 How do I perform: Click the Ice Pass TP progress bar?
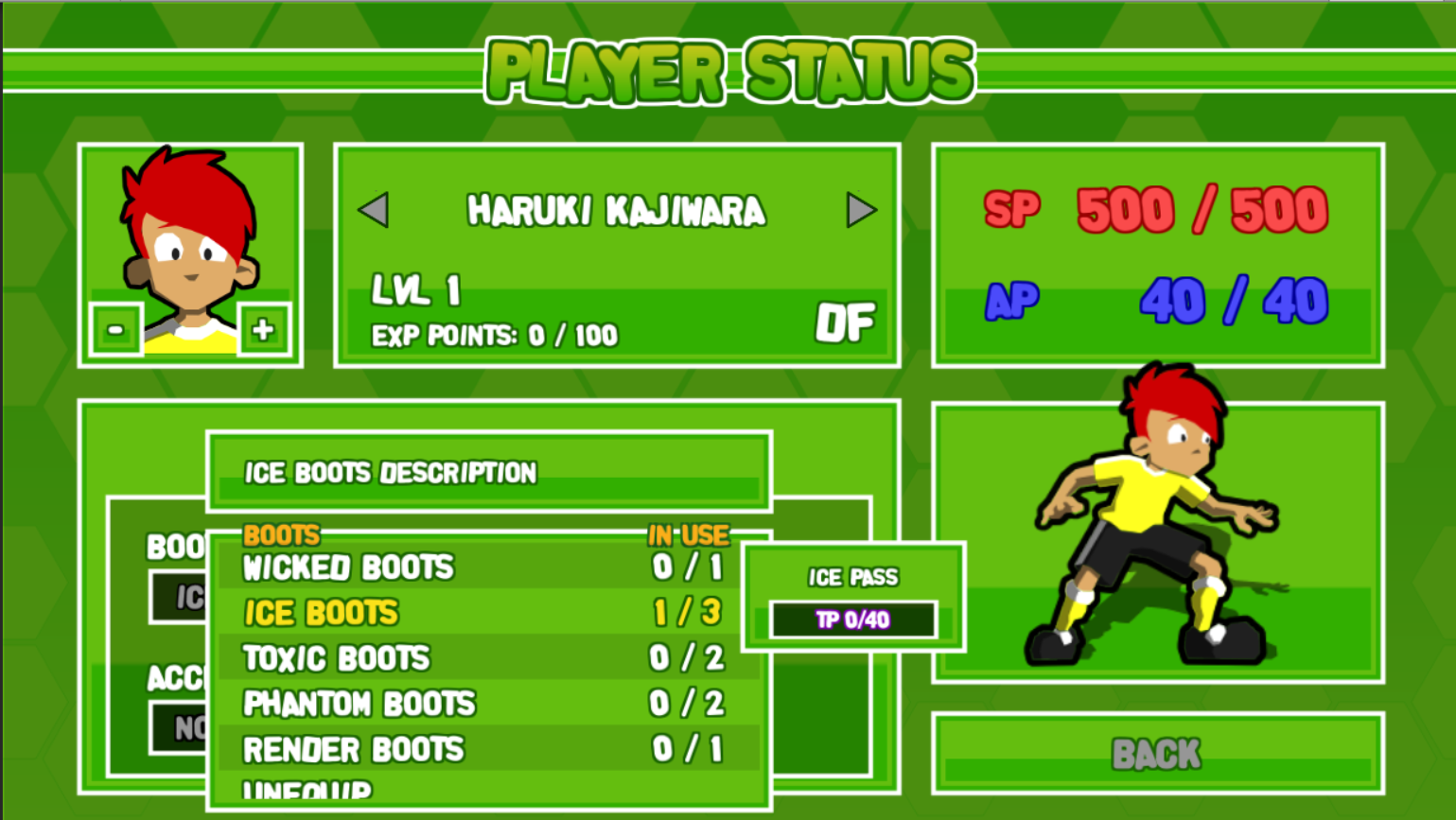pos(854,620)
